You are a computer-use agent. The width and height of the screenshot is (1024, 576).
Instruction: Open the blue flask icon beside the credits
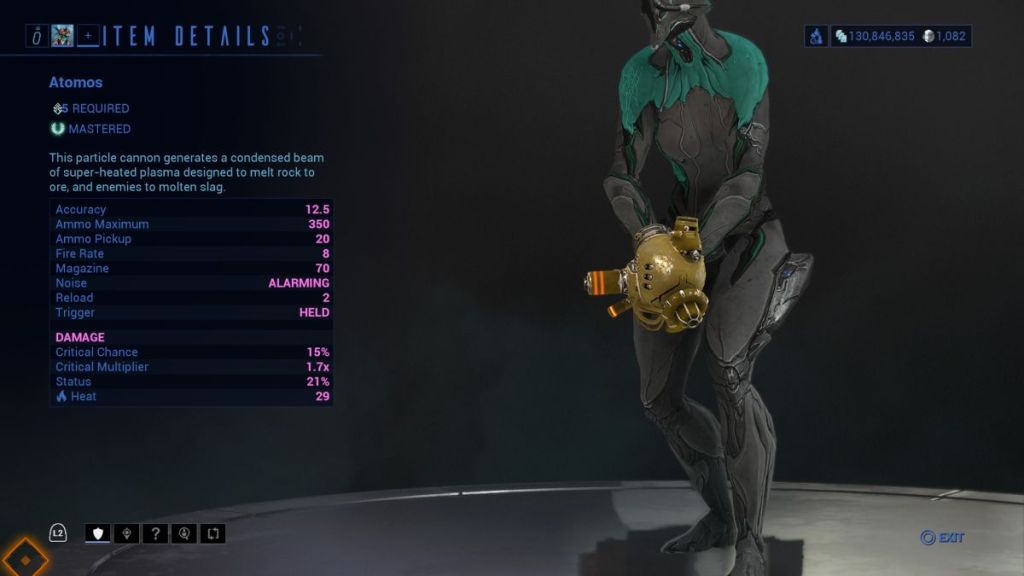coord(816,36)
